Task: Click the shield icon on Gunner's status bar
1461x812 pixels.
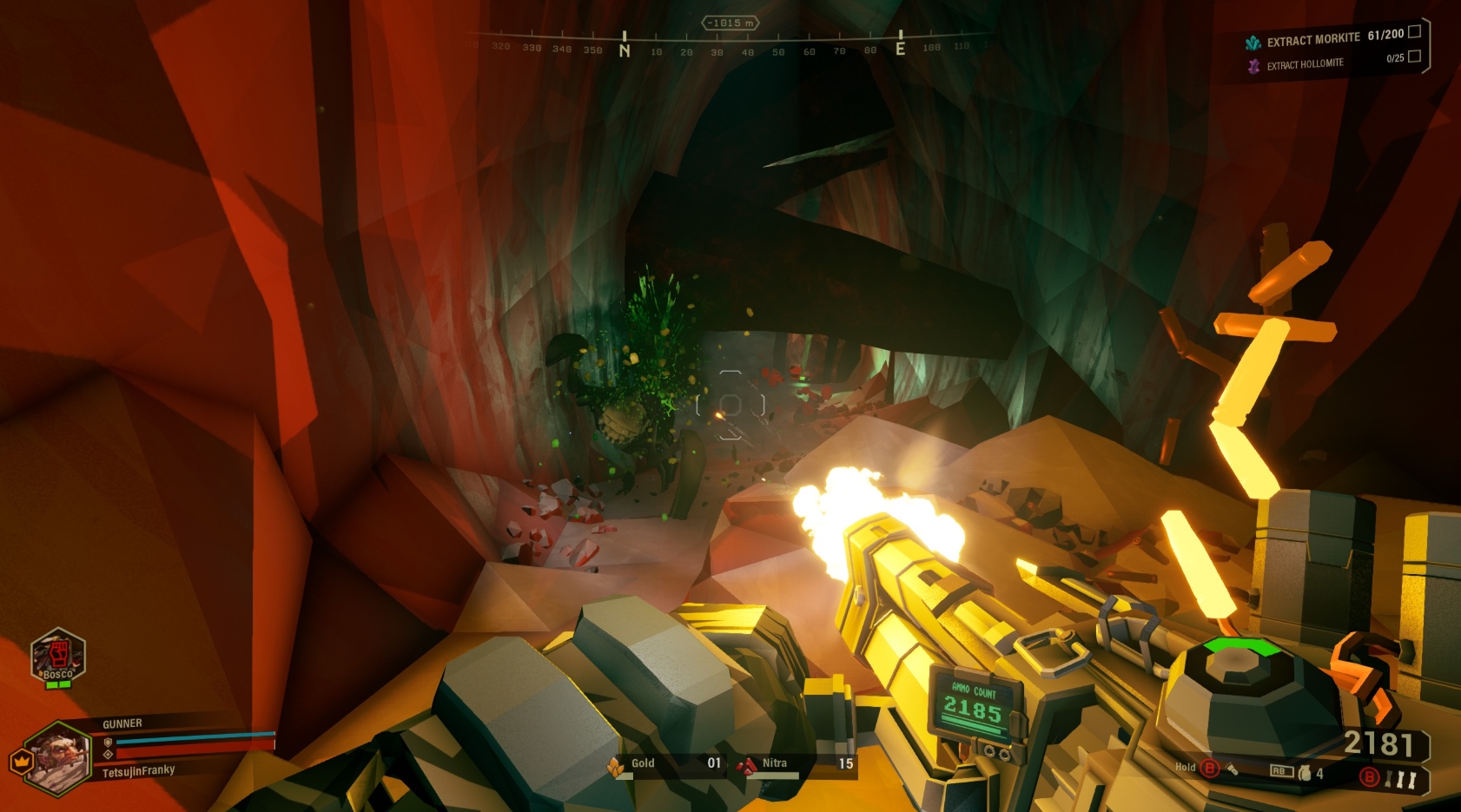Action: pos(107,743)
